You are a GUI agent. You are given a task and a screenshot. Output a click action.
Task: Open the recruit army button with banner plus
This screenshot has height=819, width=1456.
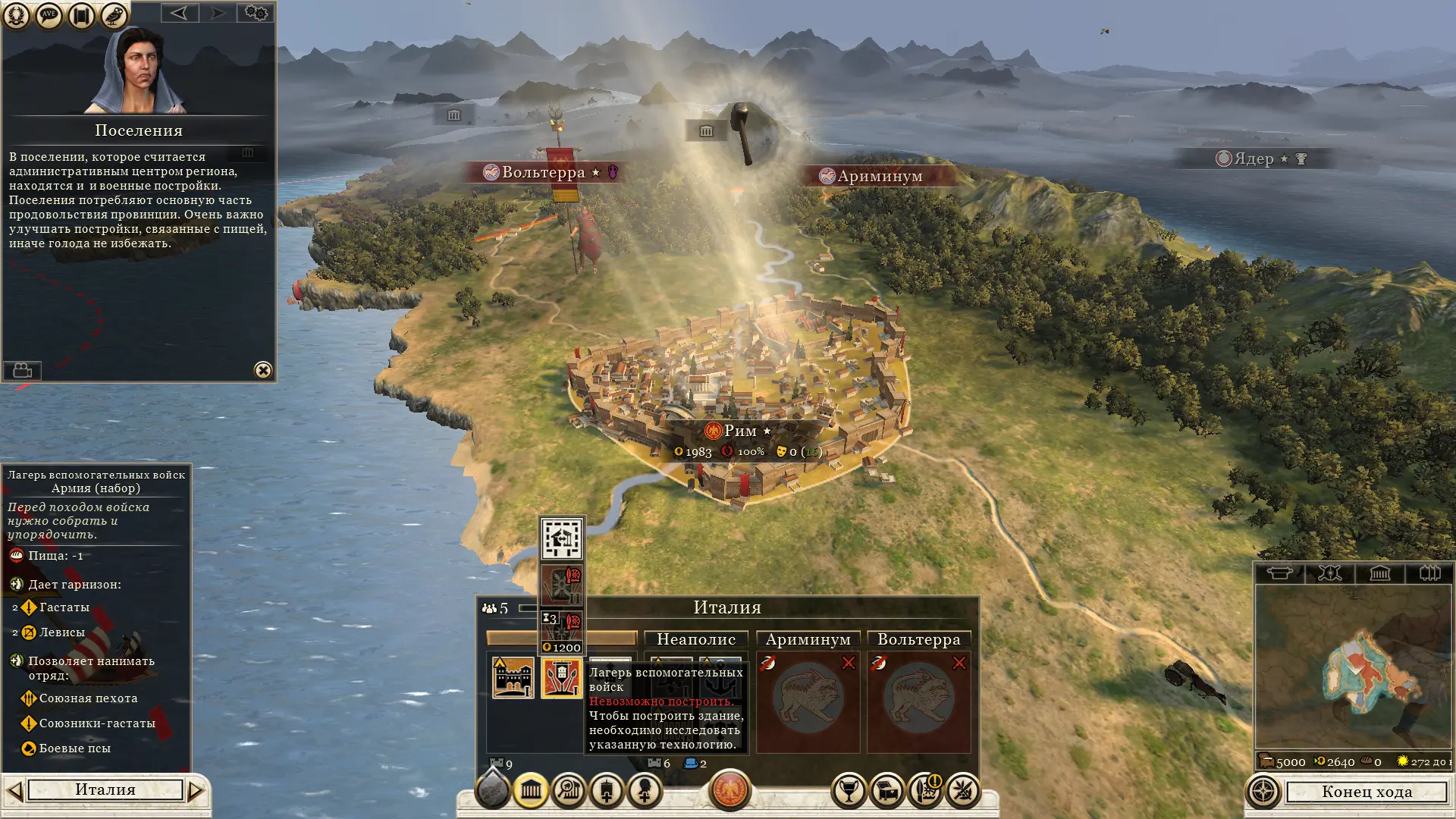tap(607, 791)
